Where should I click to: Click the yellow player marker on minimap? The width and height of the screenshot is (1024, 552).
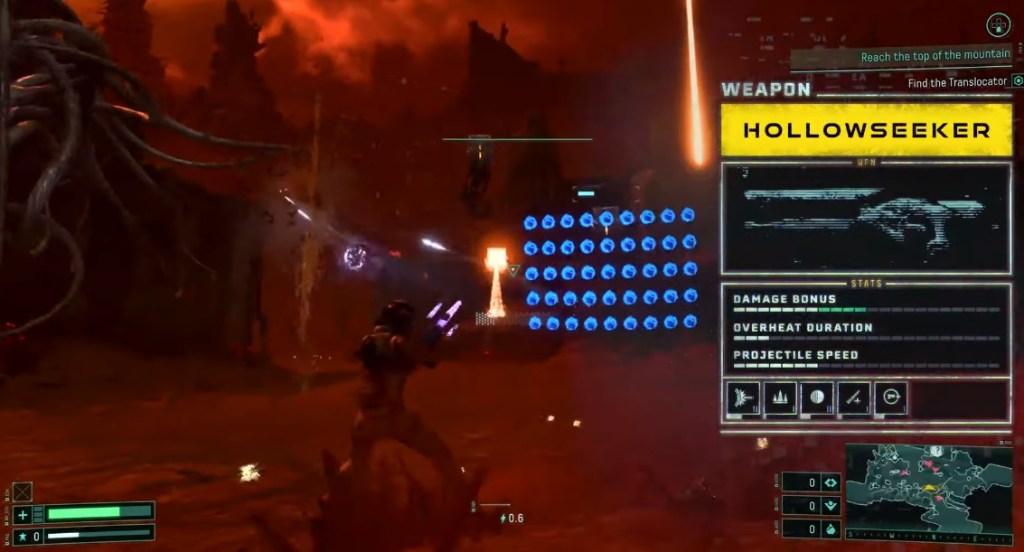point(928,489)
